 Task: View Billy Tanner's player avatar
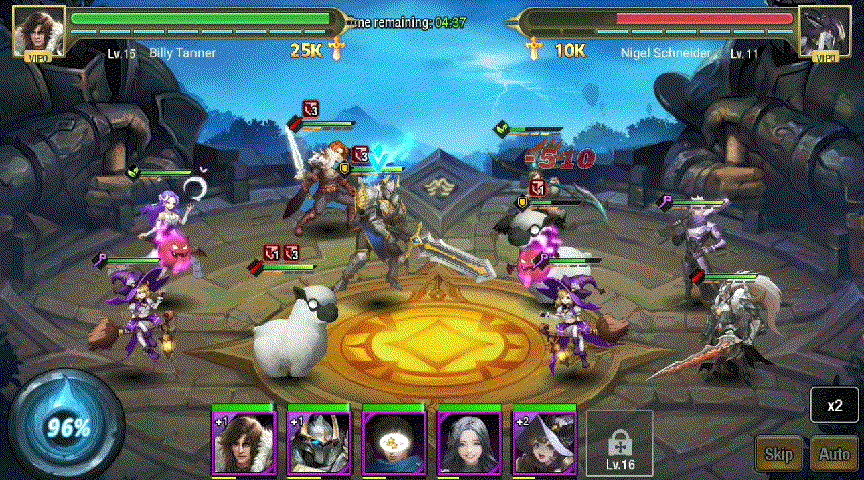point(39,31)
